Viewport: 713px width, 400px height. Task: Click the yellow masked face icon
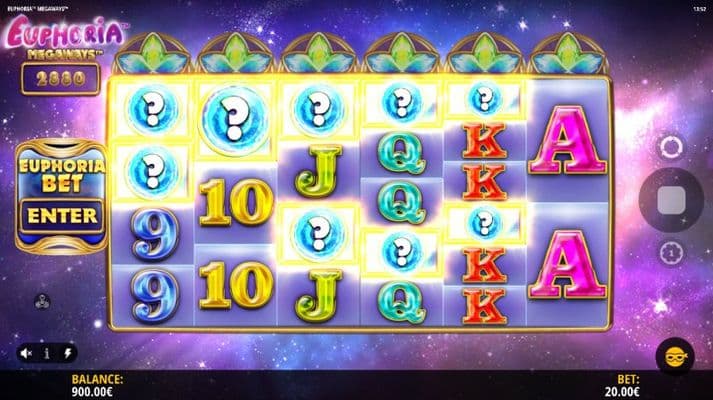coord(673,355)
